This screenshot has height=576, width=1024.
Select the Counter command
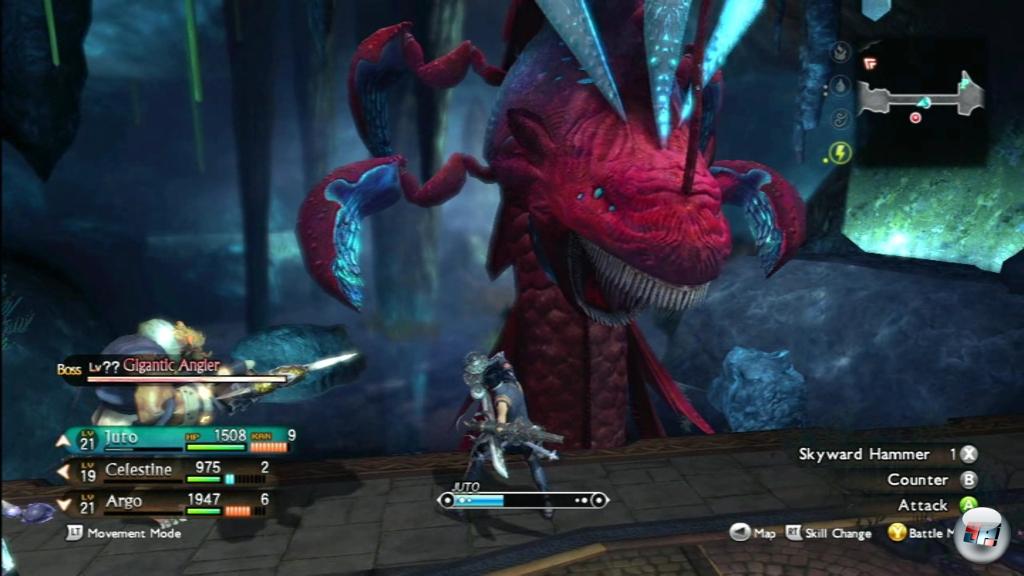point(918,480)
